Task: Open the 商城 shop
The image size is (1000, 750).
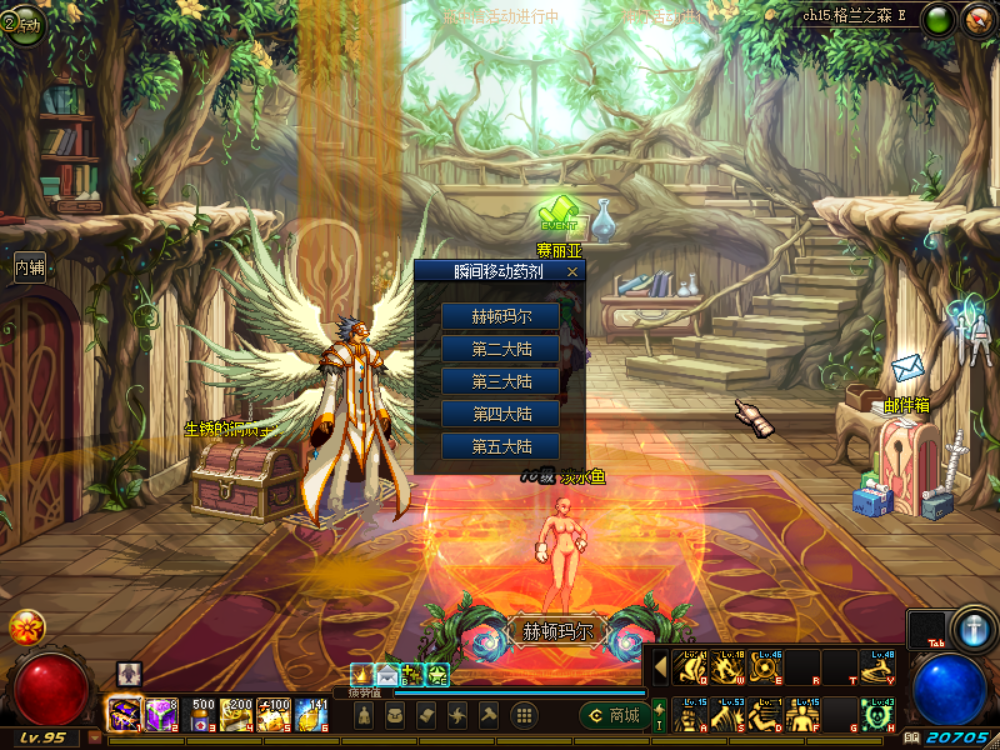Action: click(x=613, y=715)
